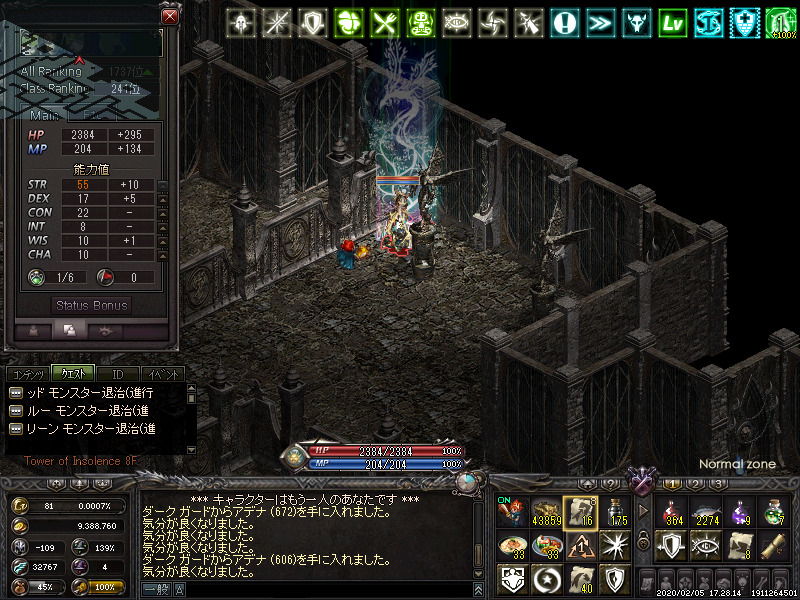Open the Status Bonus panel
800x600 pixels.
(92, 305)
